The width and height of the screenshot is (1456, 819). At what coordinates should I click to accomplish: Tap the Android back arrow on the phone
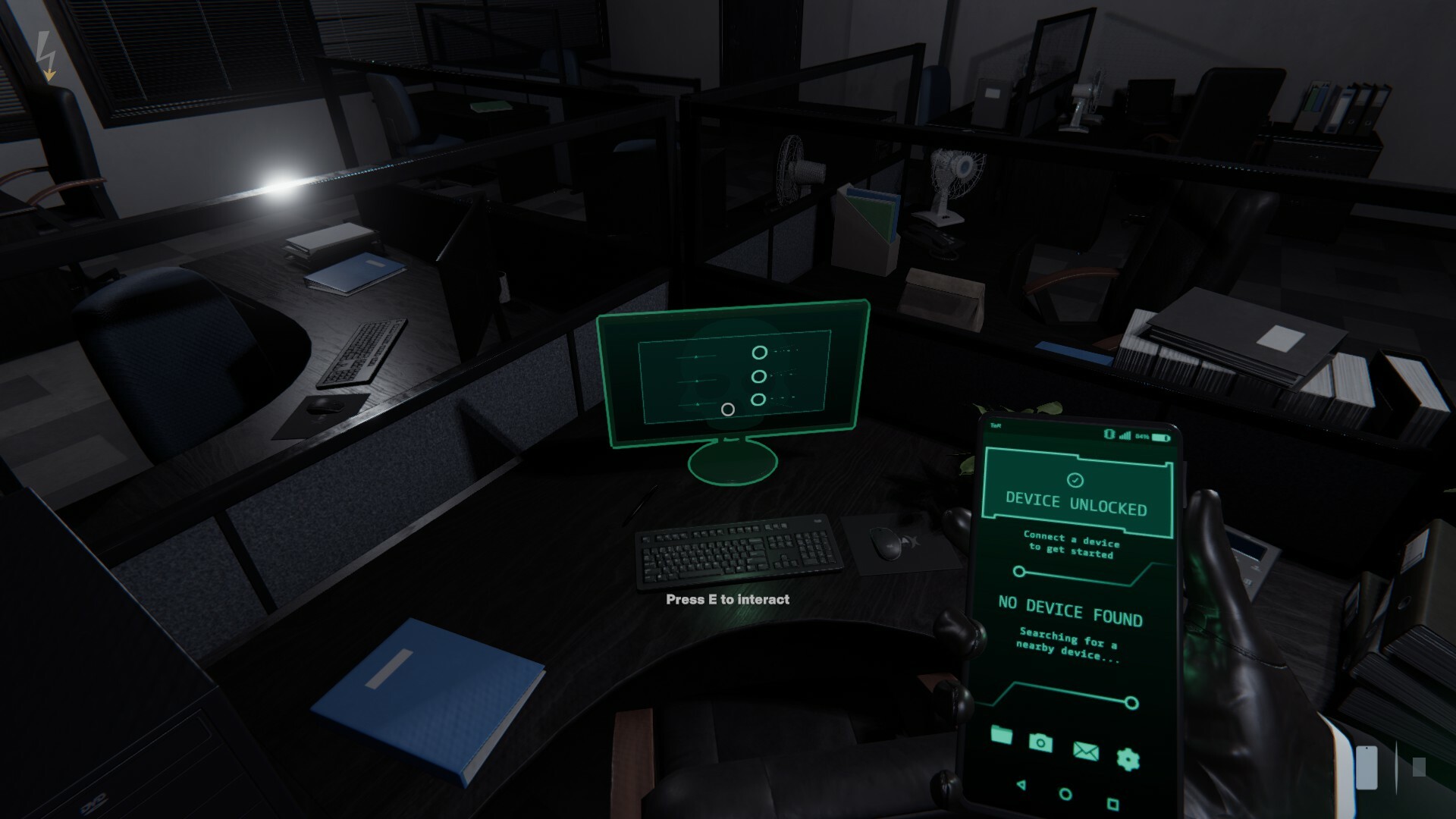coord(1022,786)
